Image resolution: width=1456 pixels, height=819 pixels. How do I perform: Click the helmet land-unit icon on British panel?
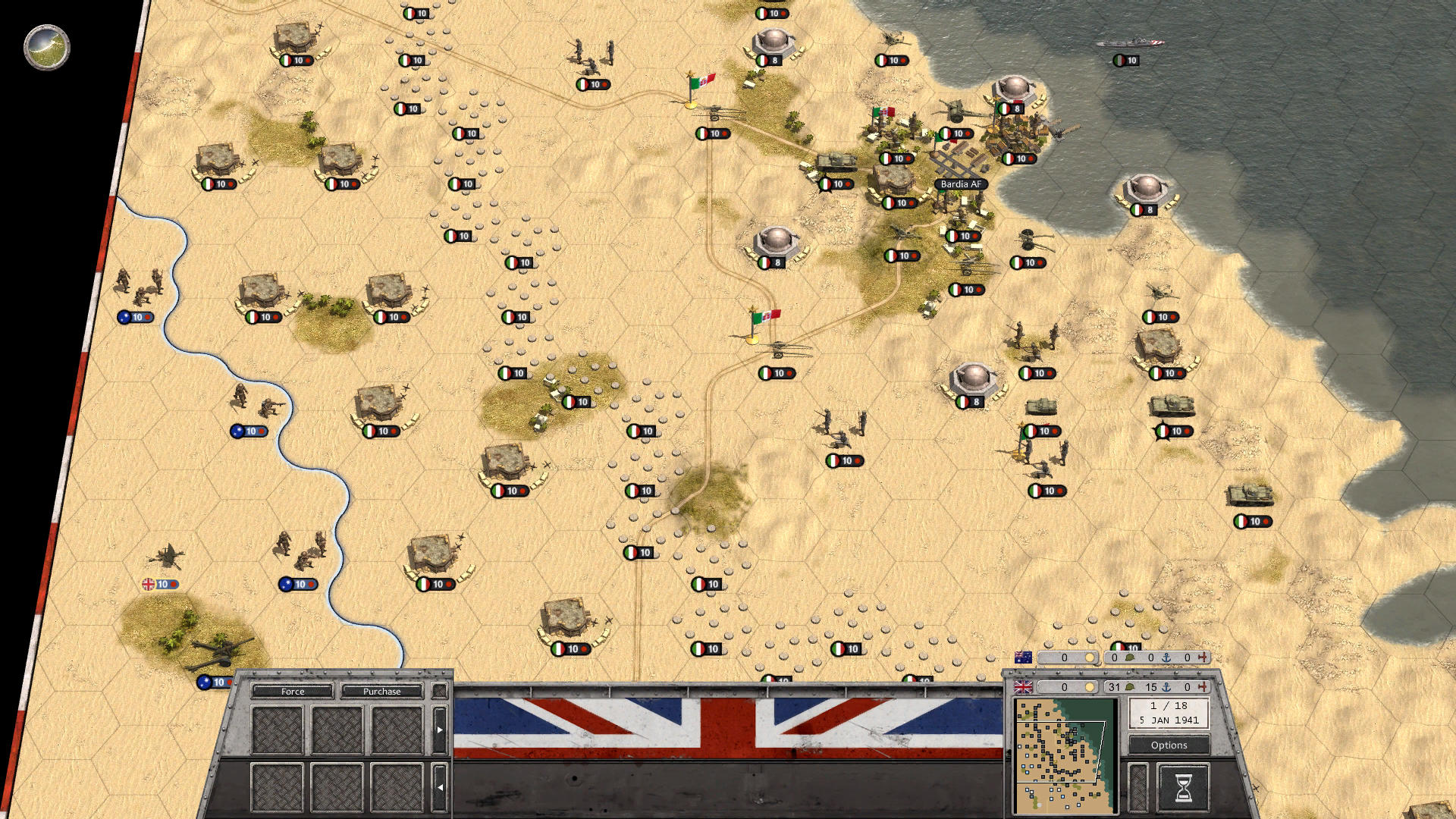pyautogui.click(x=1130, y=687)
